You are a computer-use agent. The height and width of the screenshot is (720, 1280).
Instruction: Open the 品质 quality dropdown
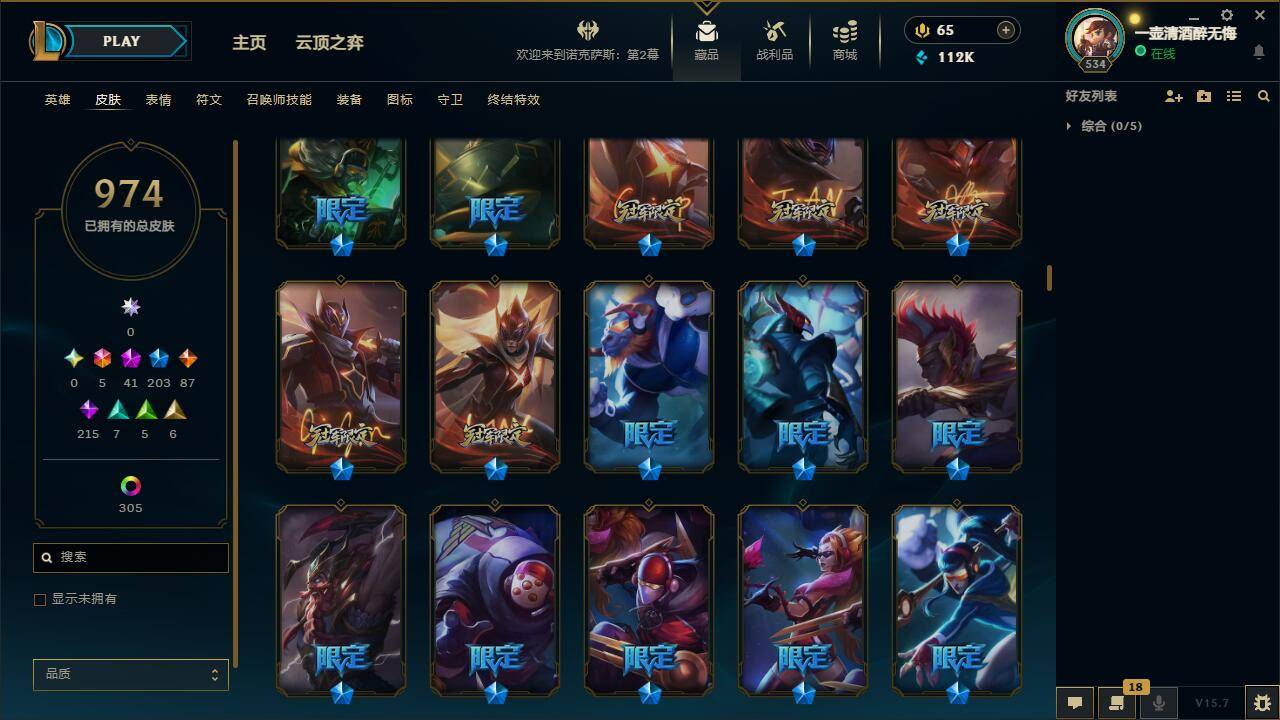click(x=130, y=674)
